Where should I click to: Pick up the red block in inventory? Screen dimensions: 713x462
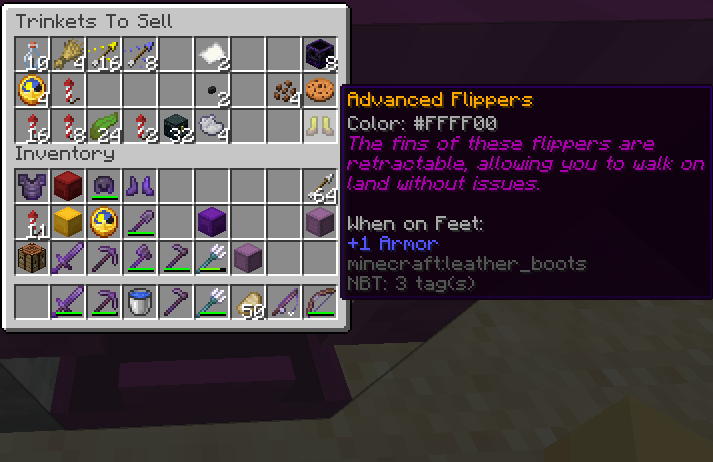pos(68,185)
